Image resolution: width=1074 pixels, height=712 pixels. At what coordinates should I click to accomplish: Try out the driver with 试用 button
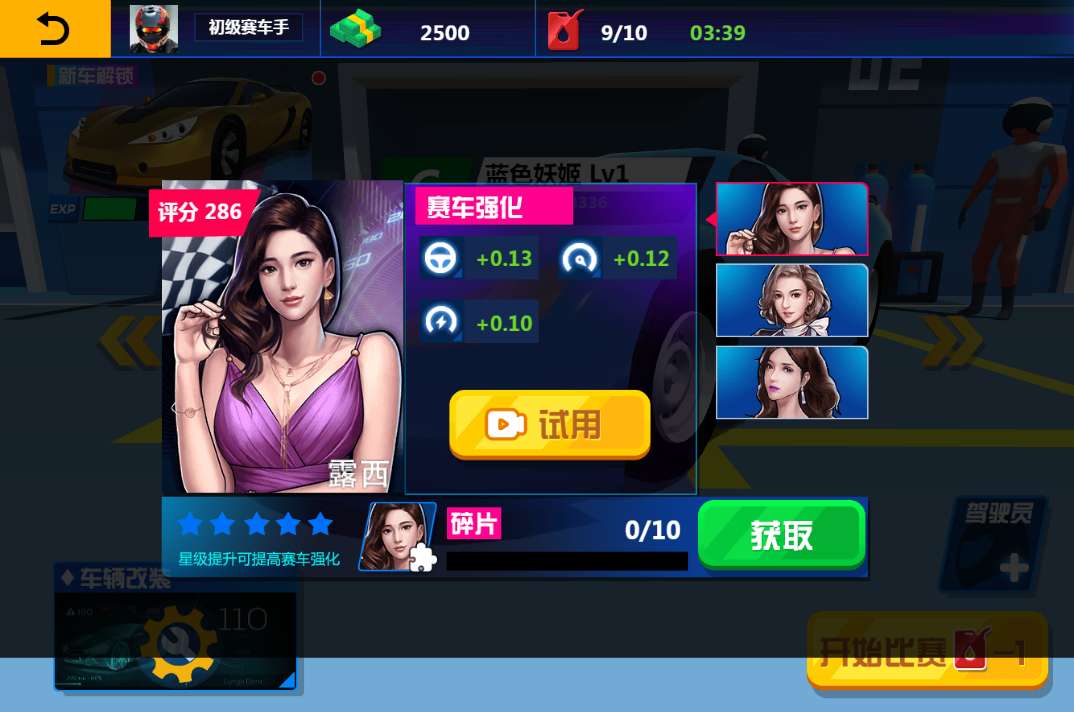550,425
